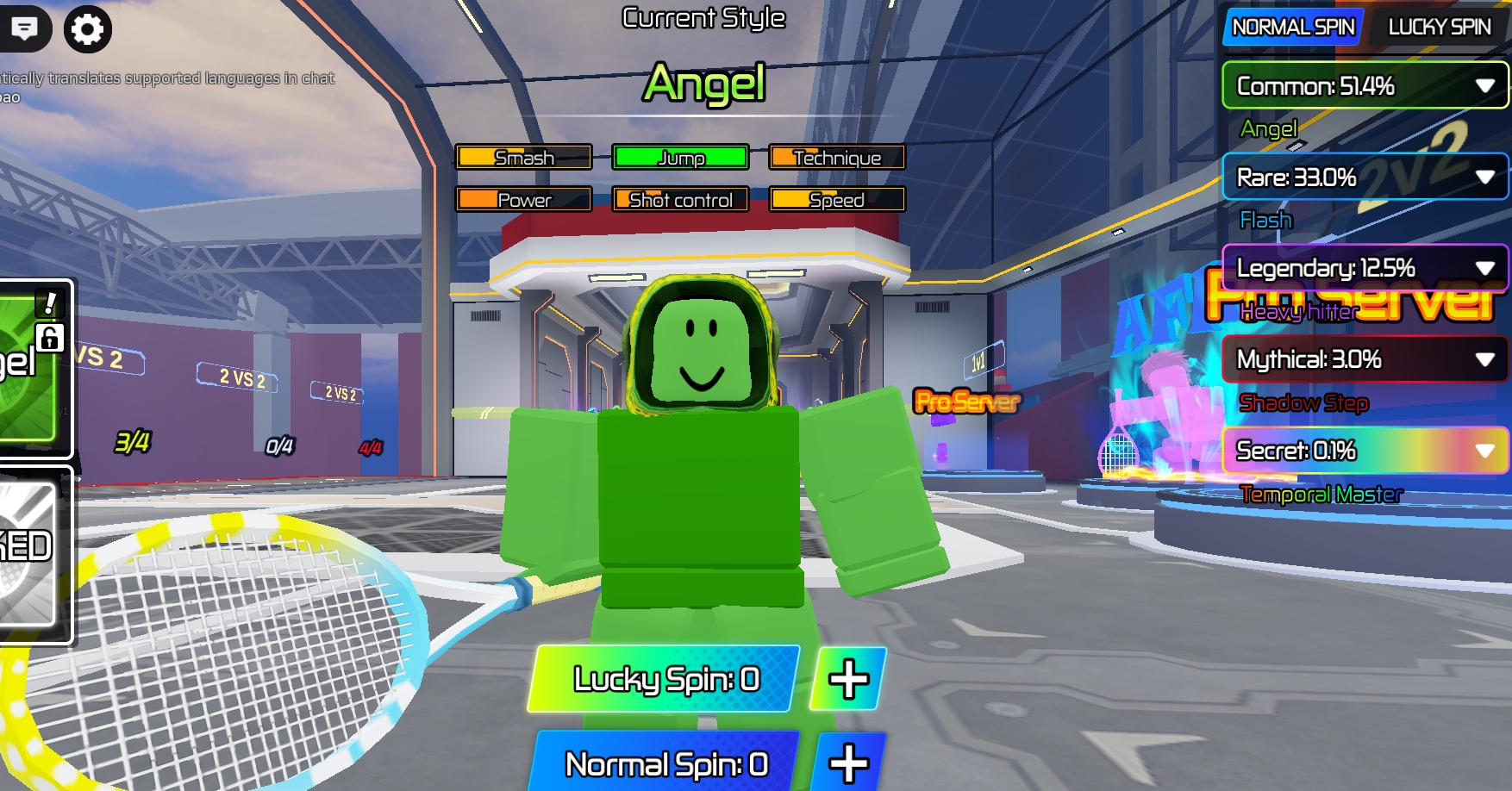The height and width of the screenshot is (791, 1512).
Task: Open the gear settings menu
Action: (87, 28)
